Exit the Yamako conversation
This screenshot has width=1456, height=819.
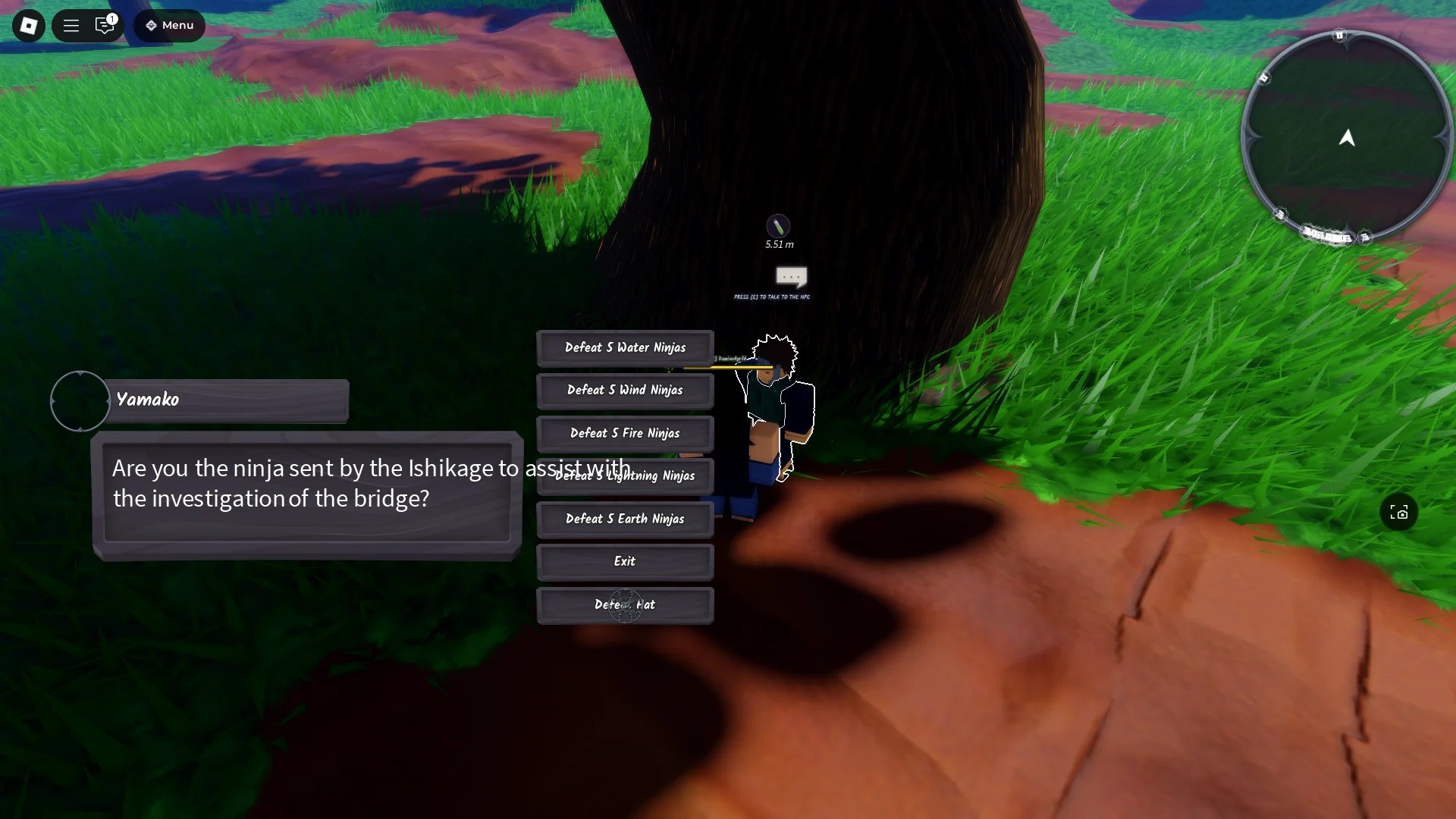click(x=625, y=561)
